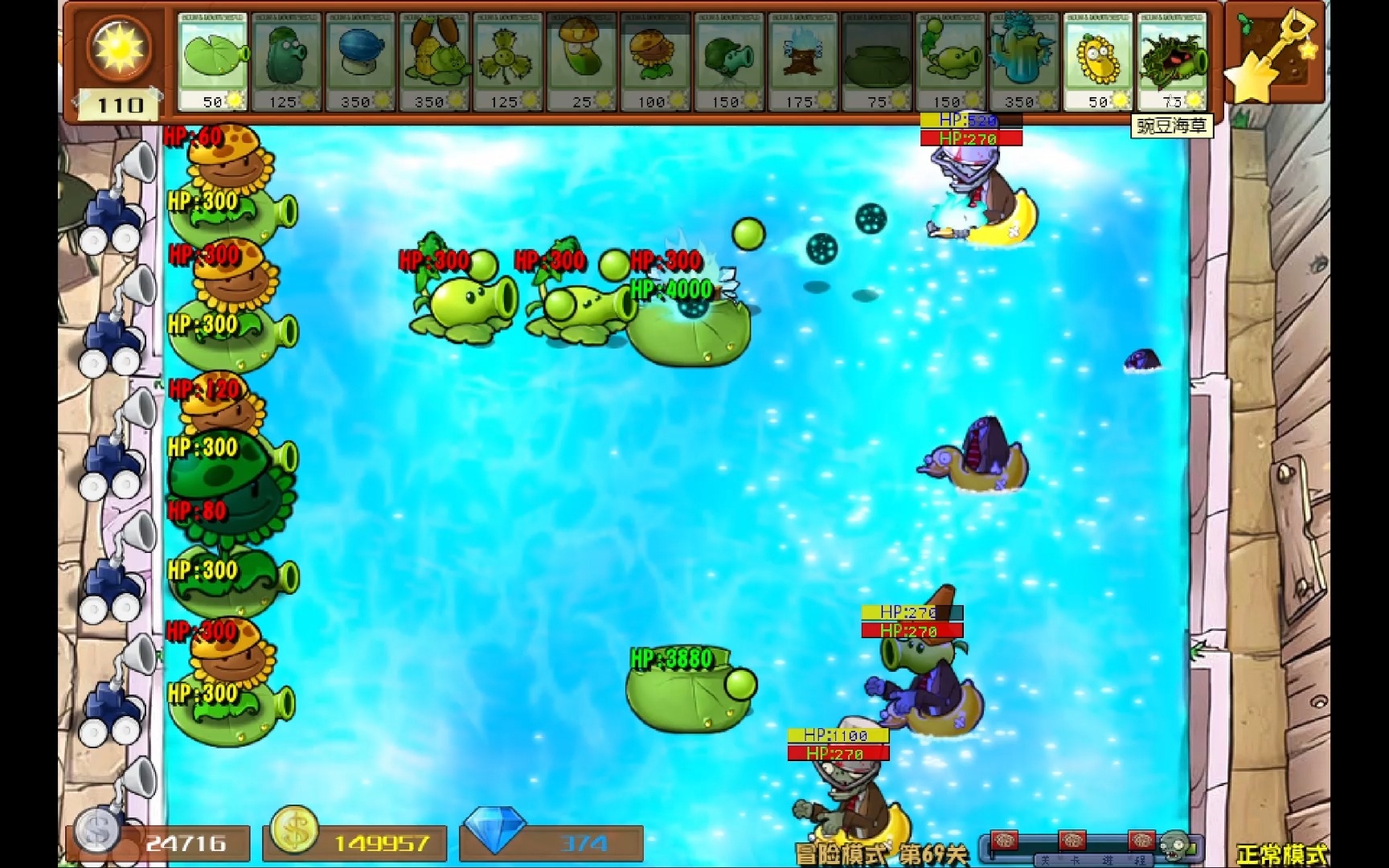Choose the 25-cost sun-shroom pea card
The height and width of the screenshot is (868, 1389).
tap(581, 61)
